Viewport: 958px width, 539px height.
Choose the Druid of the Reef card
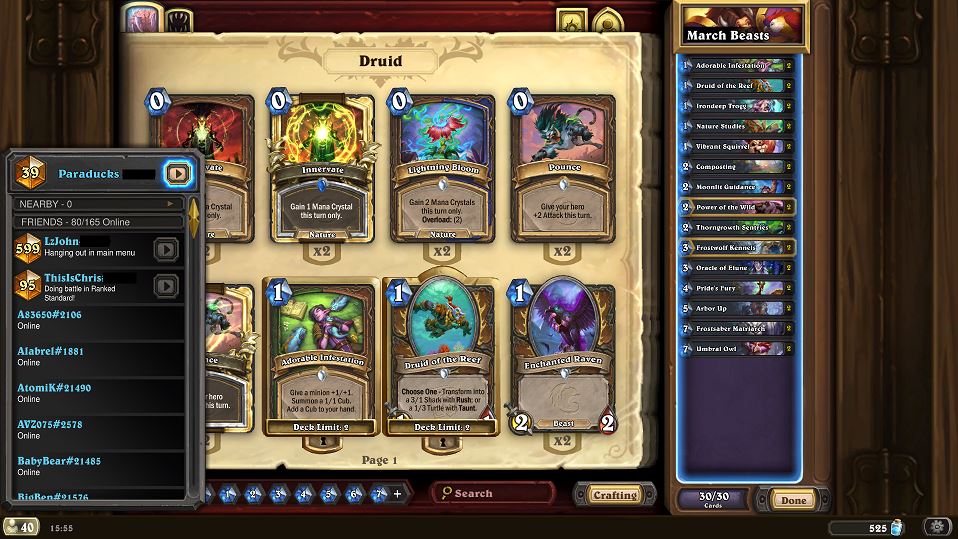(x=442, y=355)
